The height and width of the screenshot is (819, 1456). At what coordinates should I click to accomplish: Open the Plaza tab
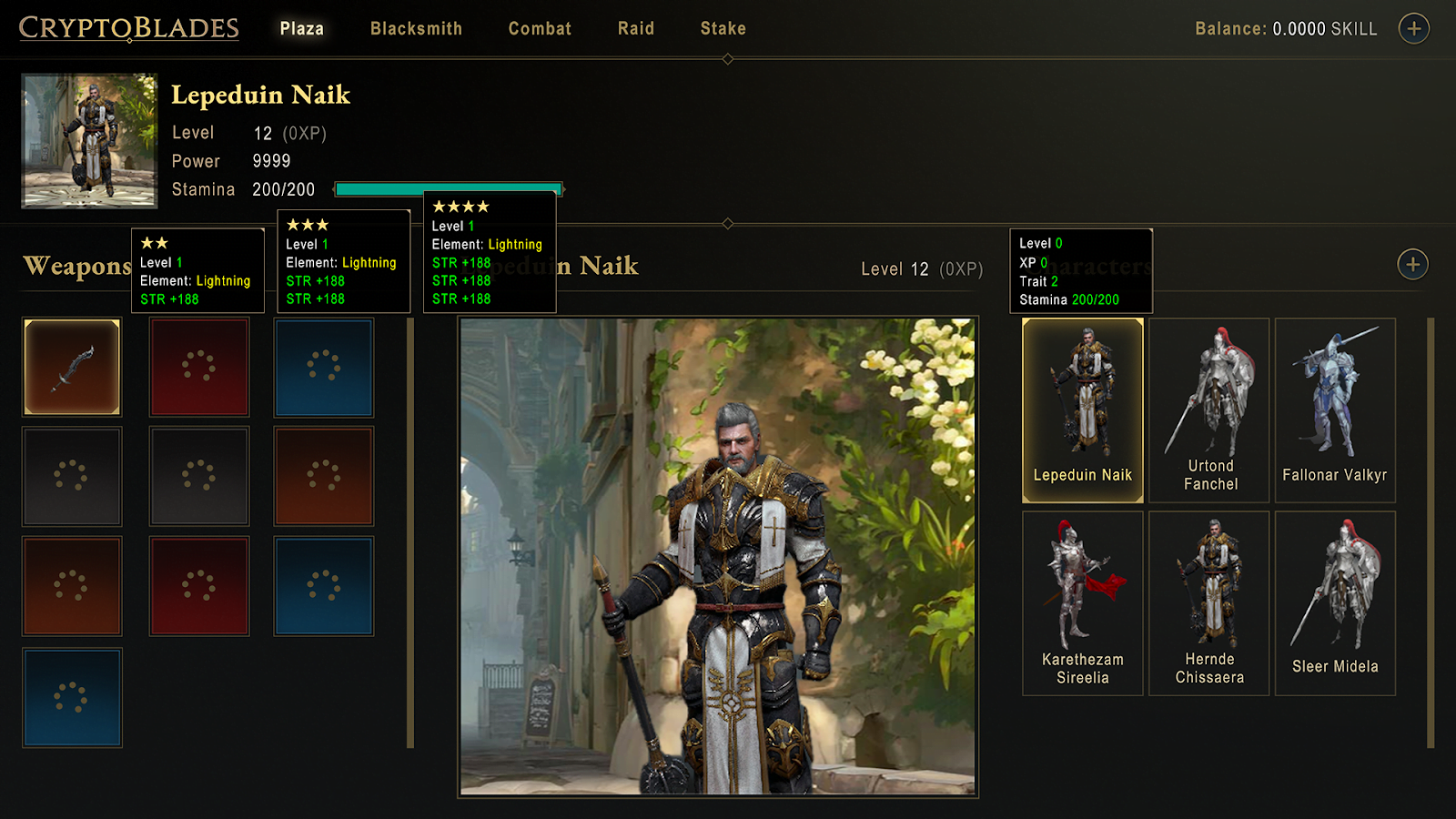pos(301,28)
